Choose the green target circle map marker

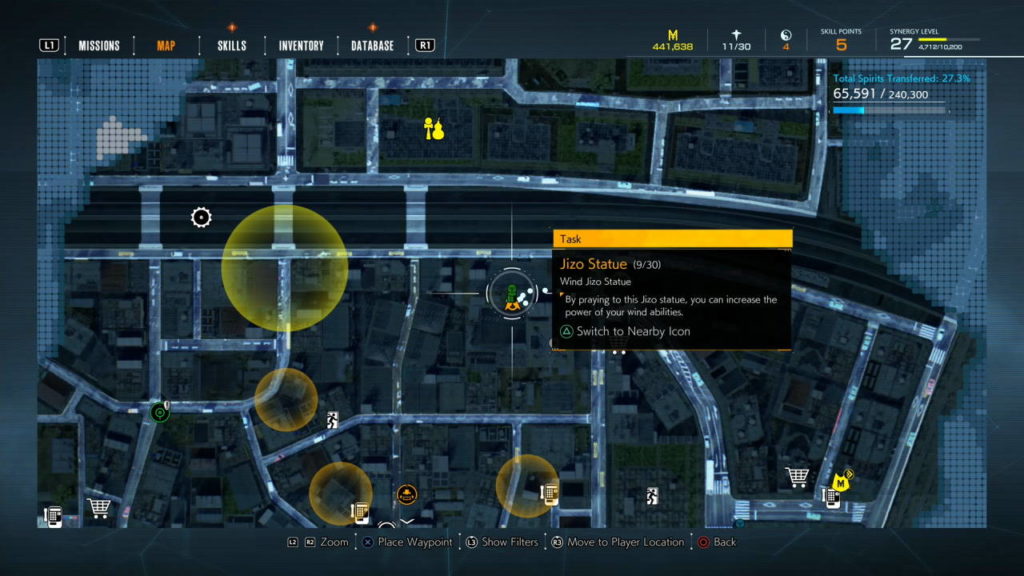tap(158, 411)
